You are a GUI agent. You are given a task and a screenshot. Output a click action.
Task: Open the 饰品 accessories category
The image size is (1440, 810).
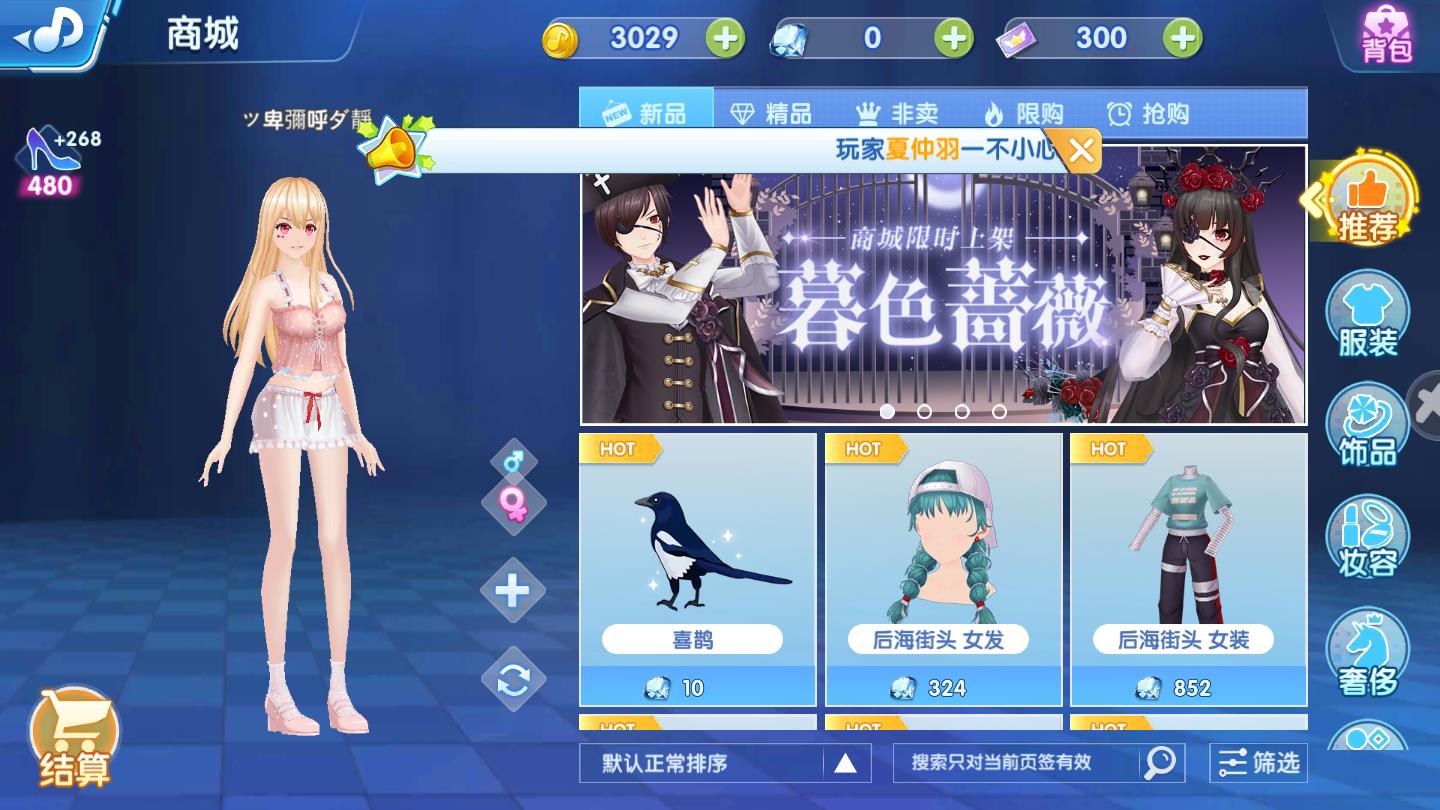[x=1369, y=424]
